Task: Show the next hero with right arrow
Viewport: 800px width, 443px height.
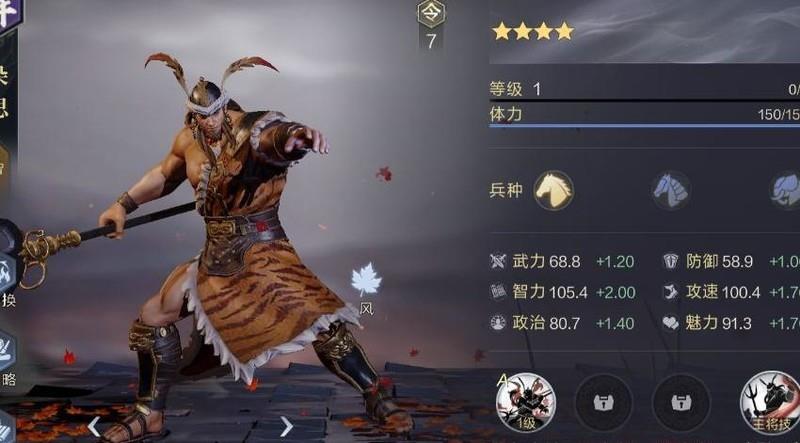Action: click(286, 427)
